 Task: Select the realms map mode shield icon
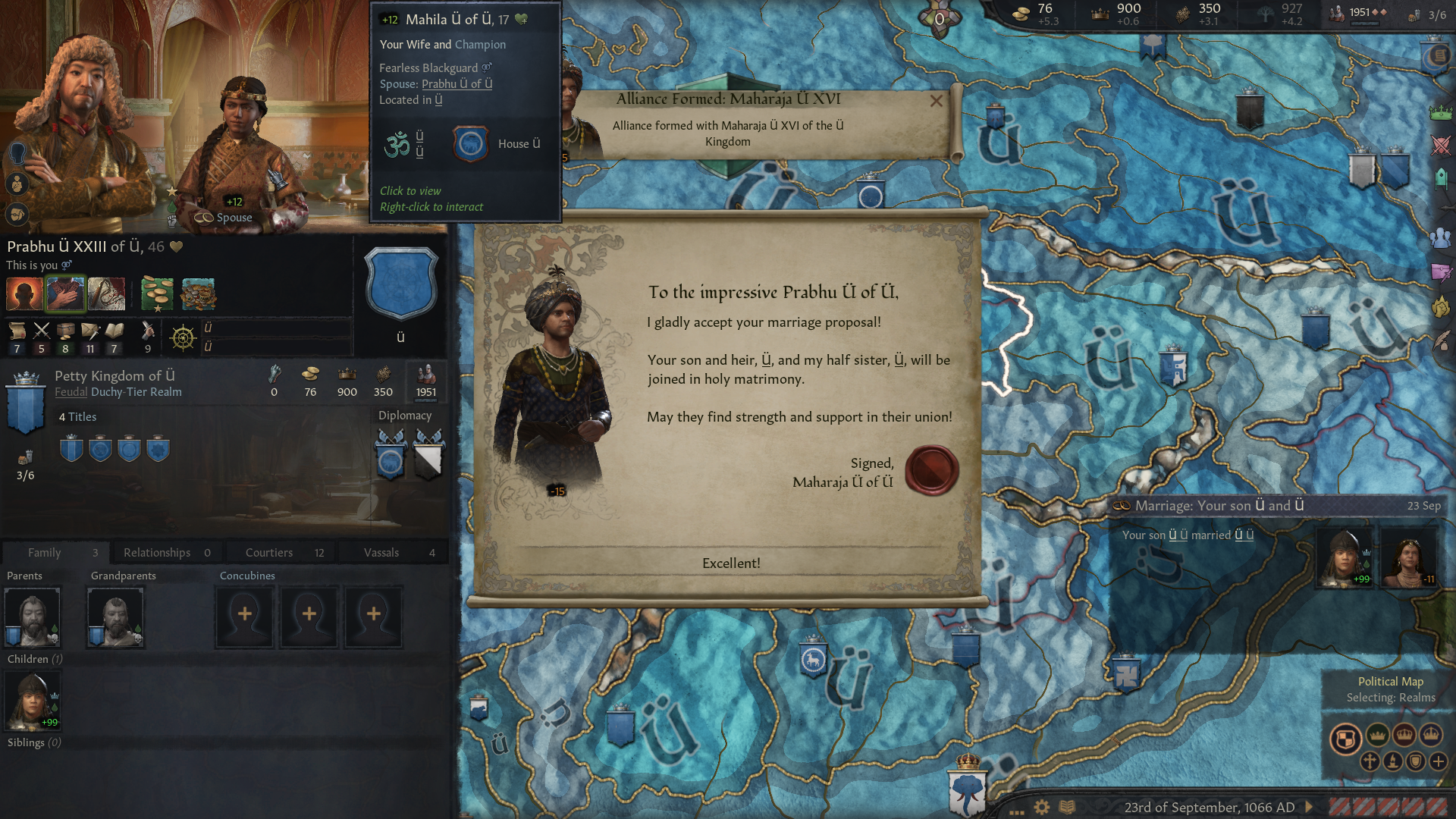[1345, 738]
